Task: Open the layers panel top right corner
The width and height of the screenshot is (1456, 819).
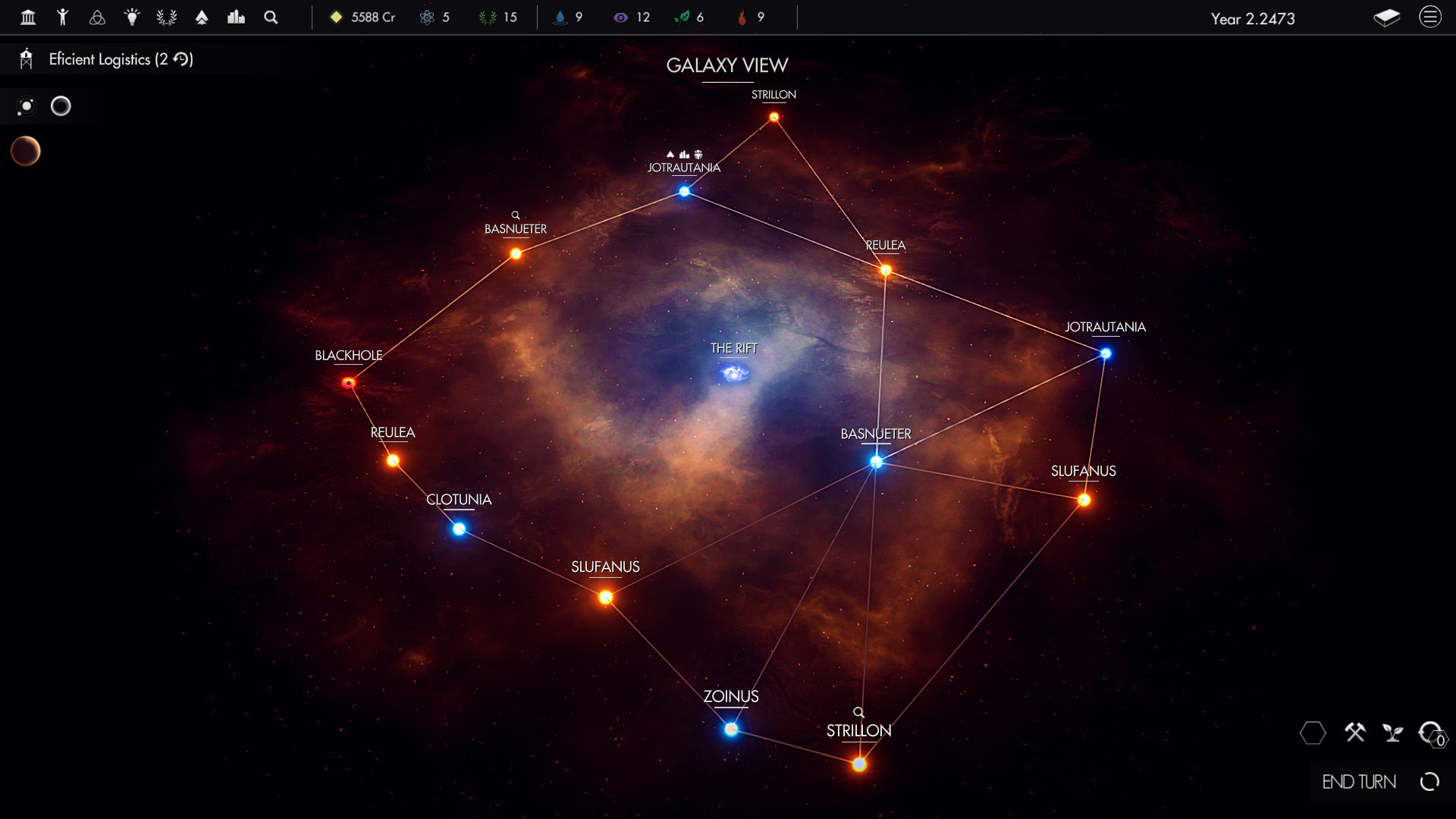Action: (x=1389, y=18)
